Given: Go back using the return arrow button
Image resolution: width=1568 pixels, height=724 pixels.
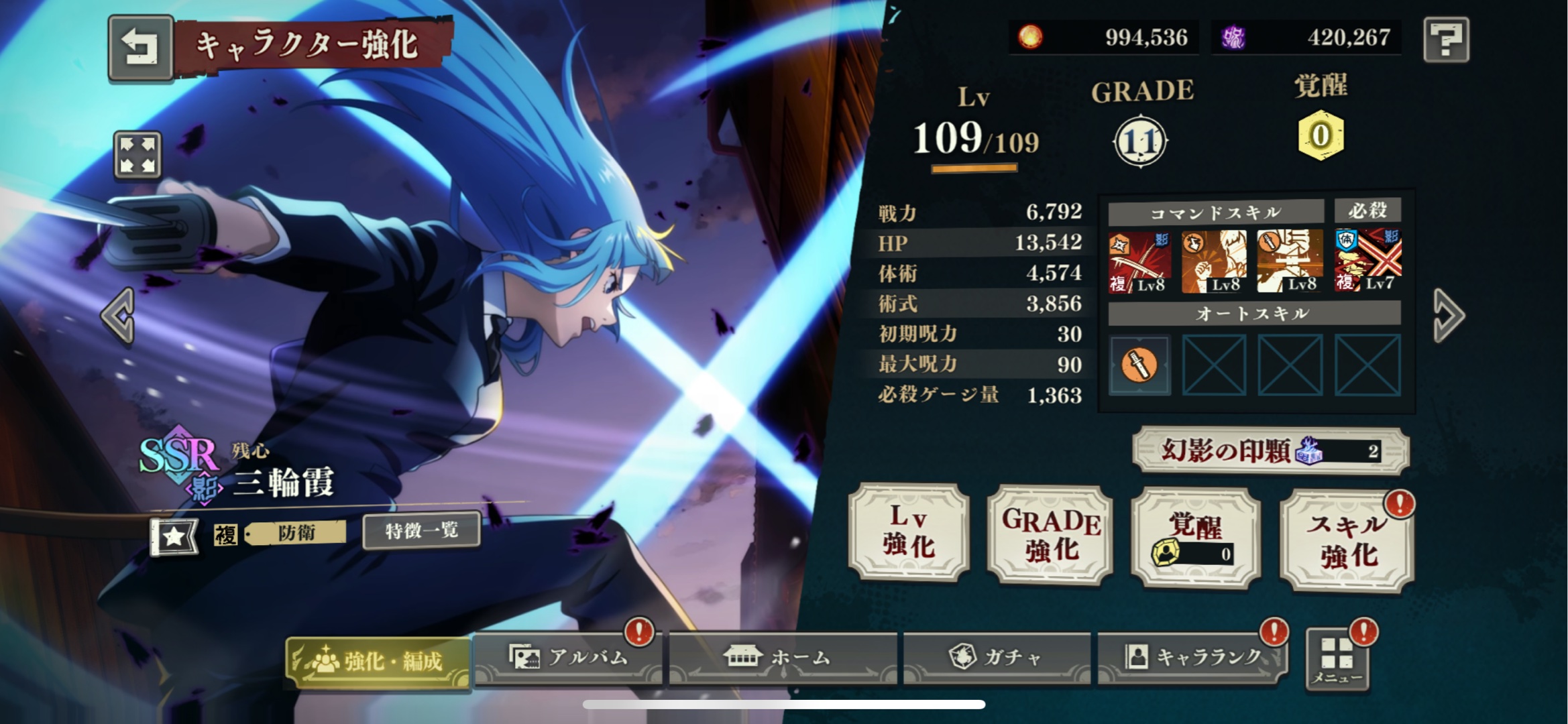Looking at the screenshot, I should 140,47.
